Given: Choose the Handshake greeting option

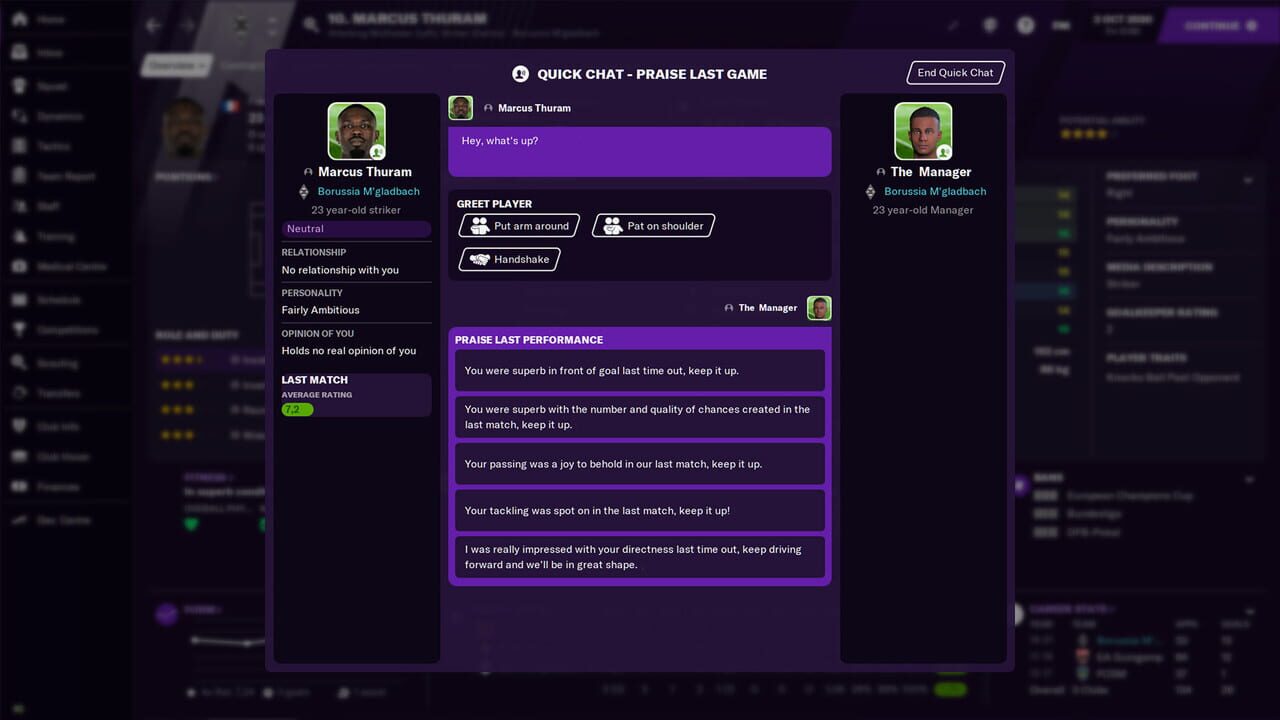Looking at the screenshot, I should tap(509, 259).
